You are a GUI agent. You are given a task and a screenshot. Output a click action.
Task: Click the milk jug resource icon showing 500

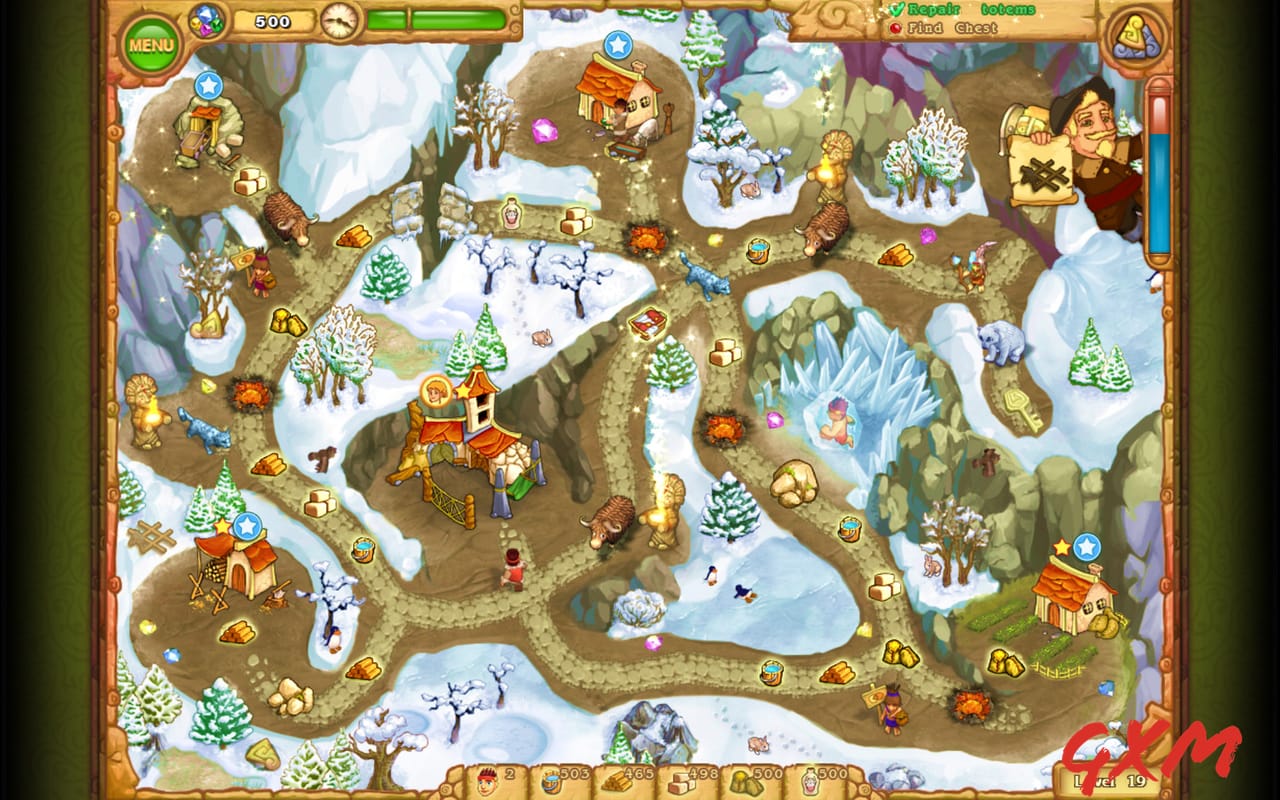point(812,780)
